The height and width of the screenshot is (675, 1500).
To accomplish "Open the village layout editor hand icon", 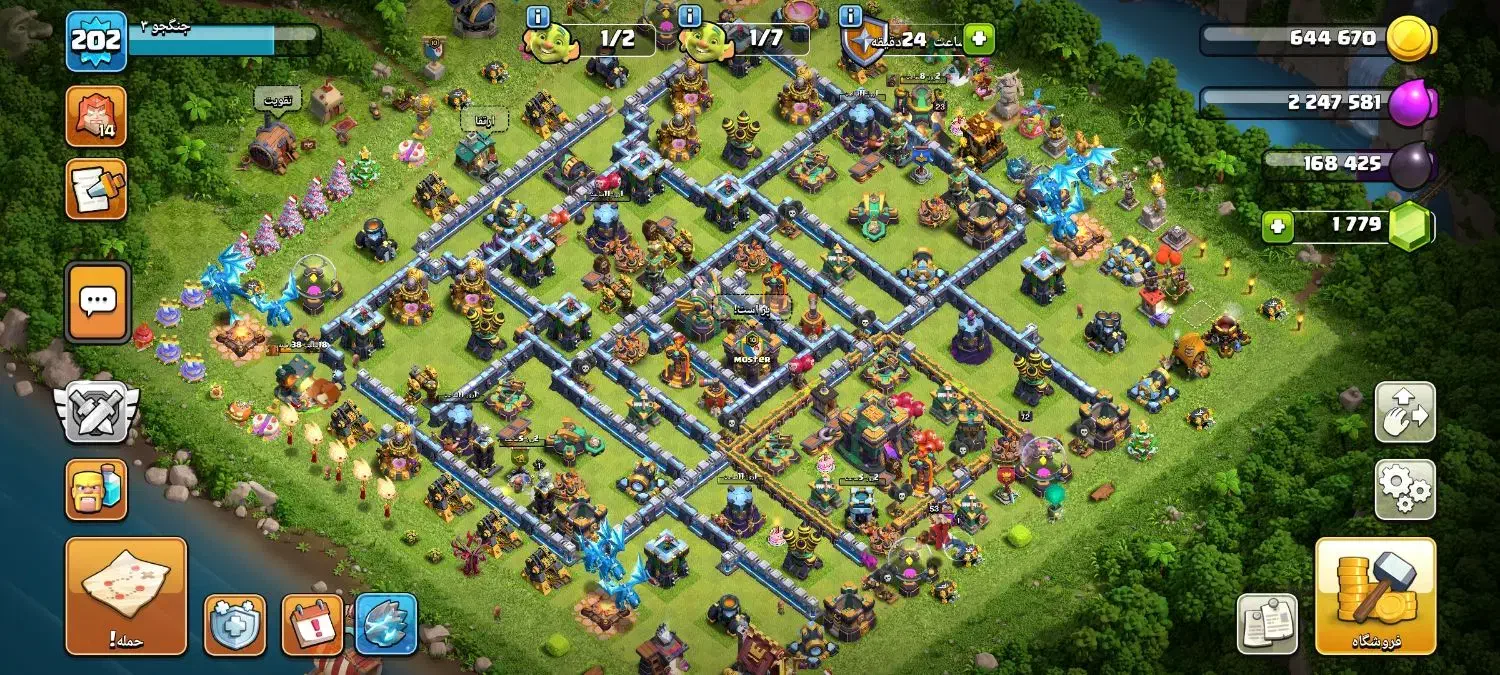I will tap(1405, 412).
